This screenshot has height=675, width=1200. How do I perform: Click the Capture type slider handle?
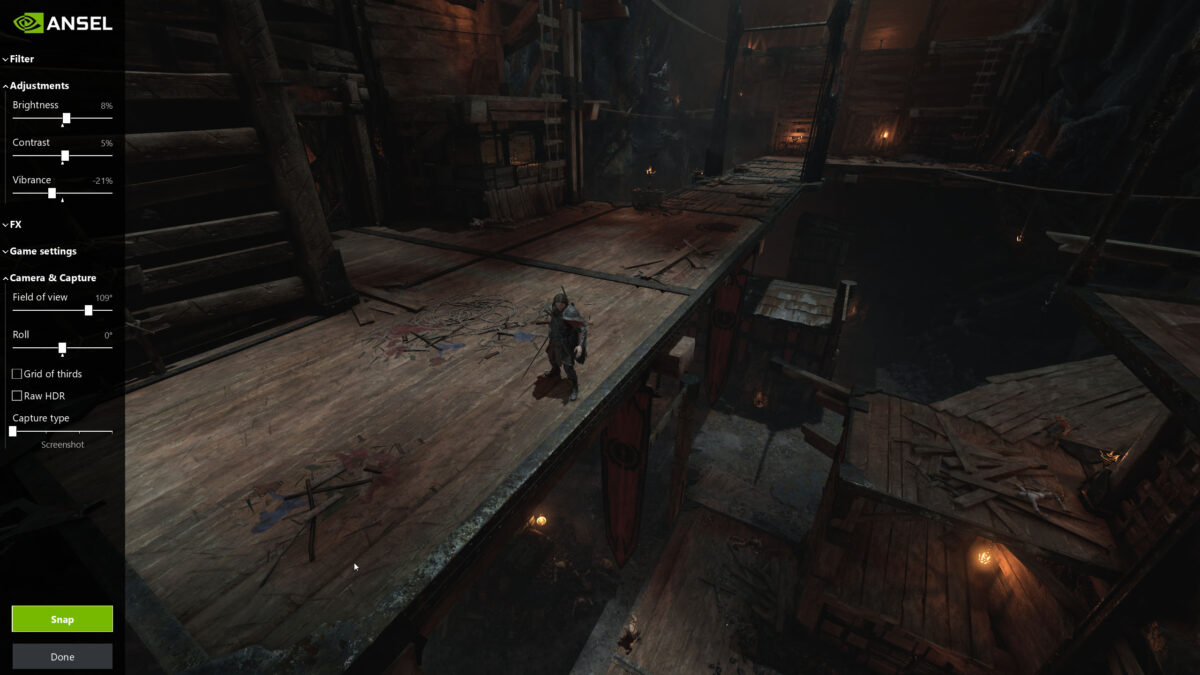coord(13,431)
